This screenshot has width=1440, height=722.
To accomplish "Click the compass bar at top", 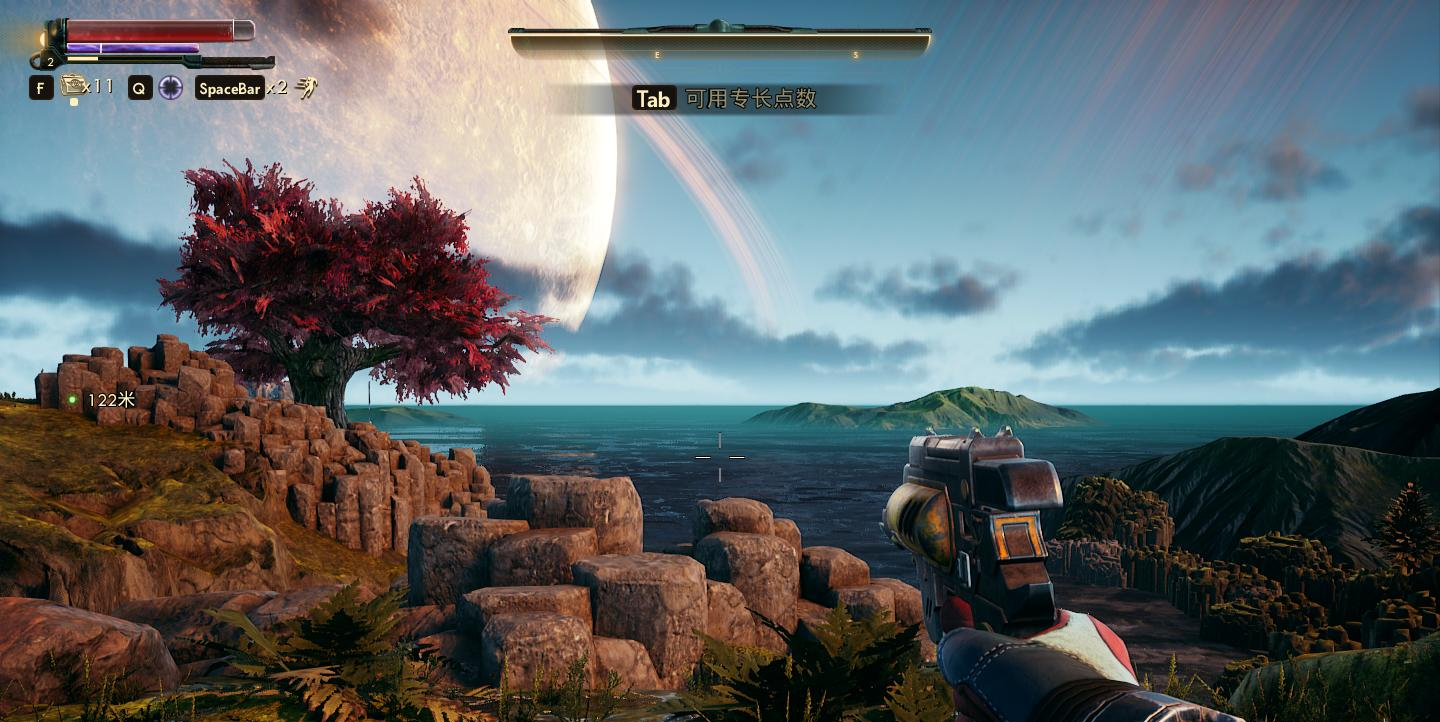I will point(720,41).
